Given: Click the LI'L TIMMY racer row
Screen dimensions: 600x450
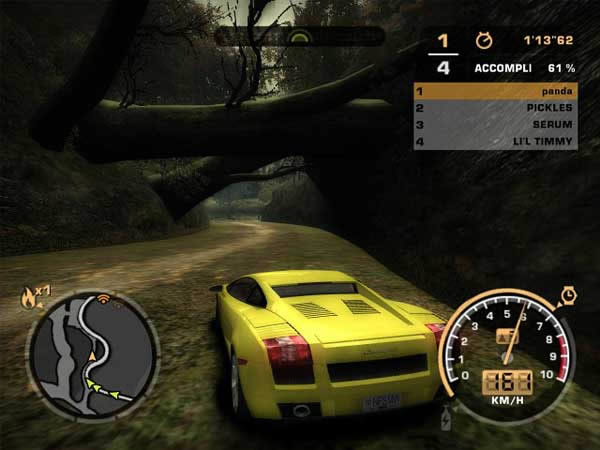Looking at the screenshot, I should coord(494,141).
